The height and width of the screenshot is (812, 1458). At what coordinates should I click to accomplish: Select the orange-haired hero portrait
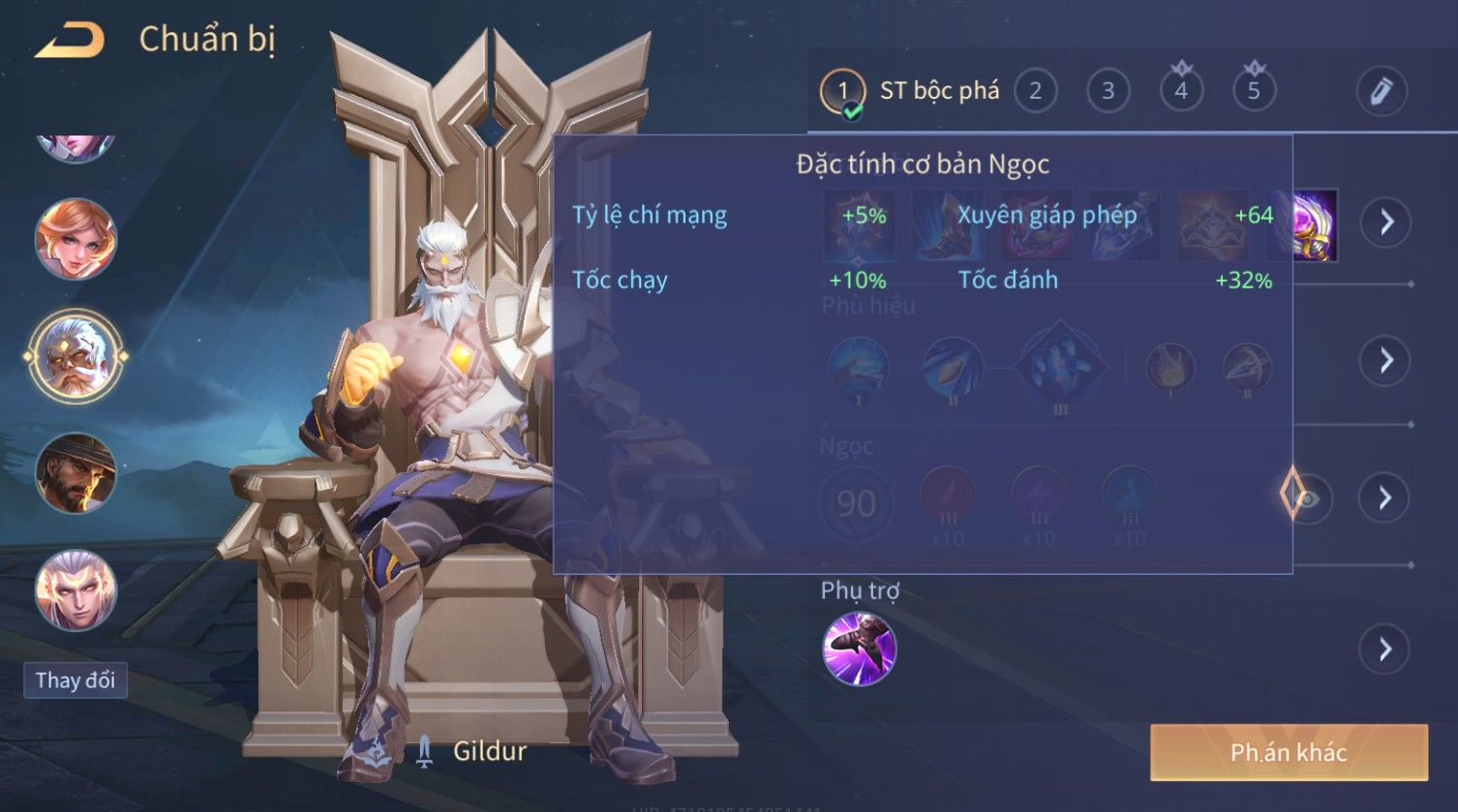76,238
